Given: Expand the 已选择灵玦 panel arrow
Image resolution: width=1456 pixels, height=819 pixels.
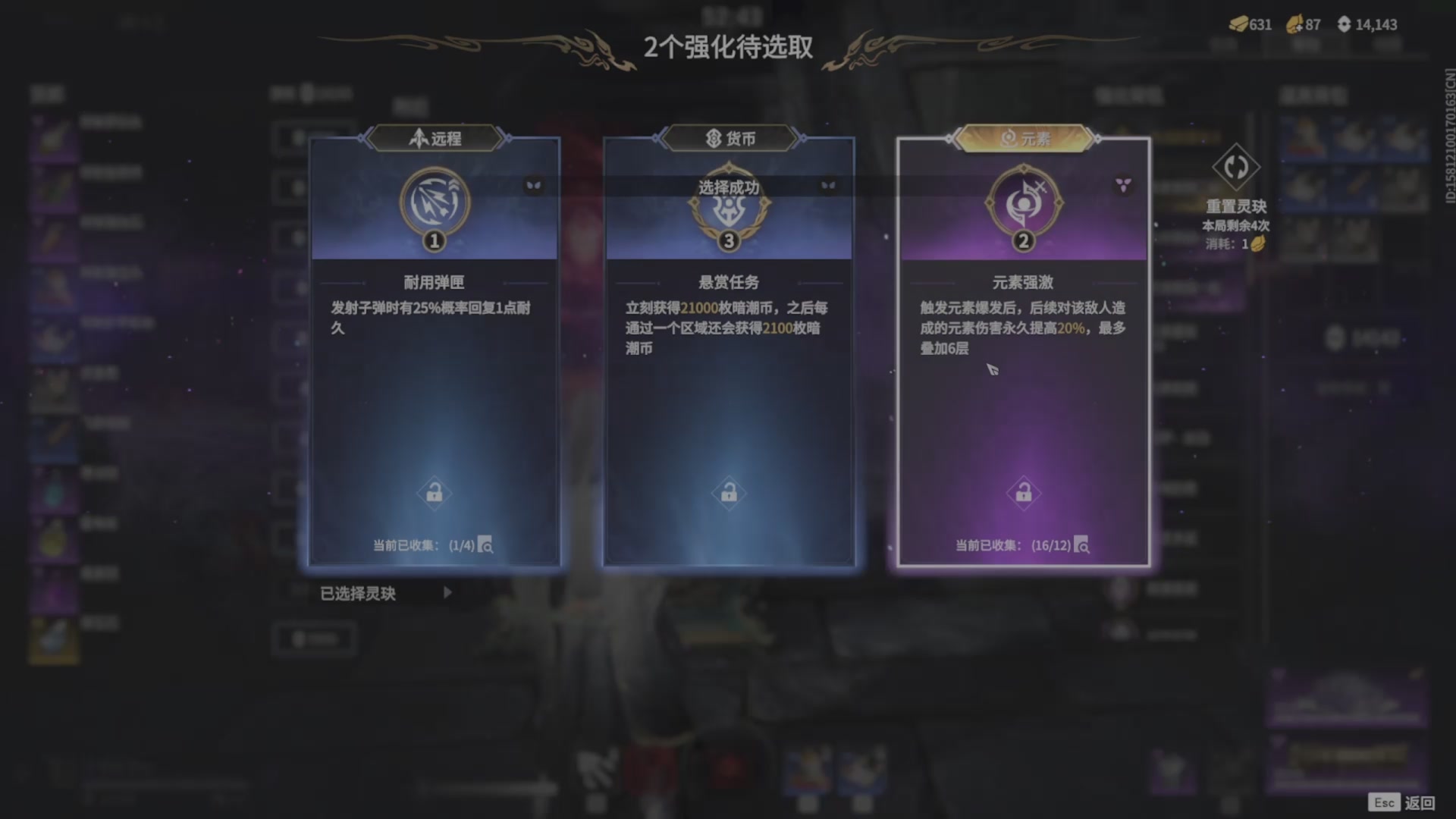Looking at the screenshot, I should point(448,593).
